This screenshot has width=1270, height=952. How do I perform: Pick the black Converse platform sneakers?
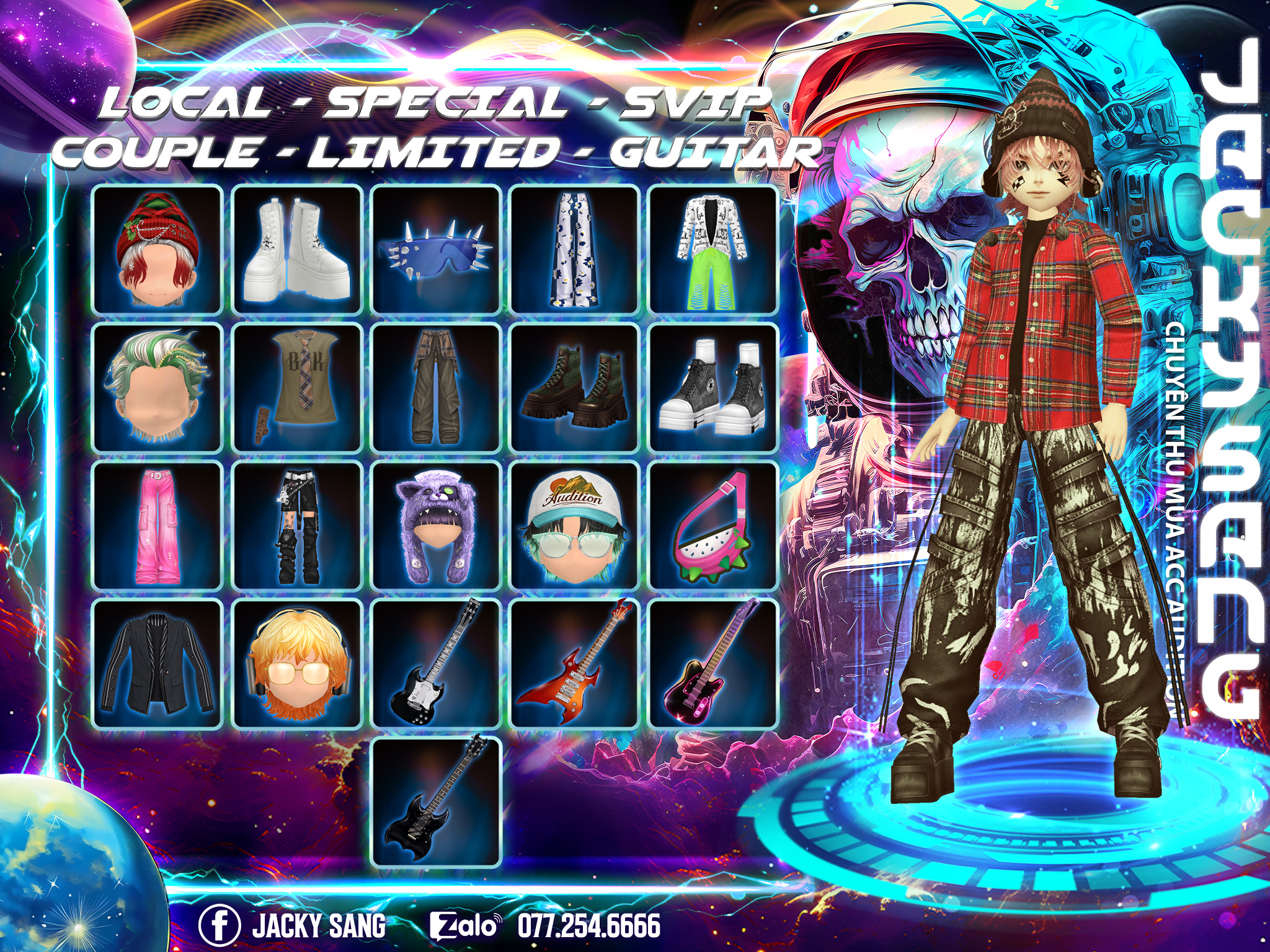(713, 387)
